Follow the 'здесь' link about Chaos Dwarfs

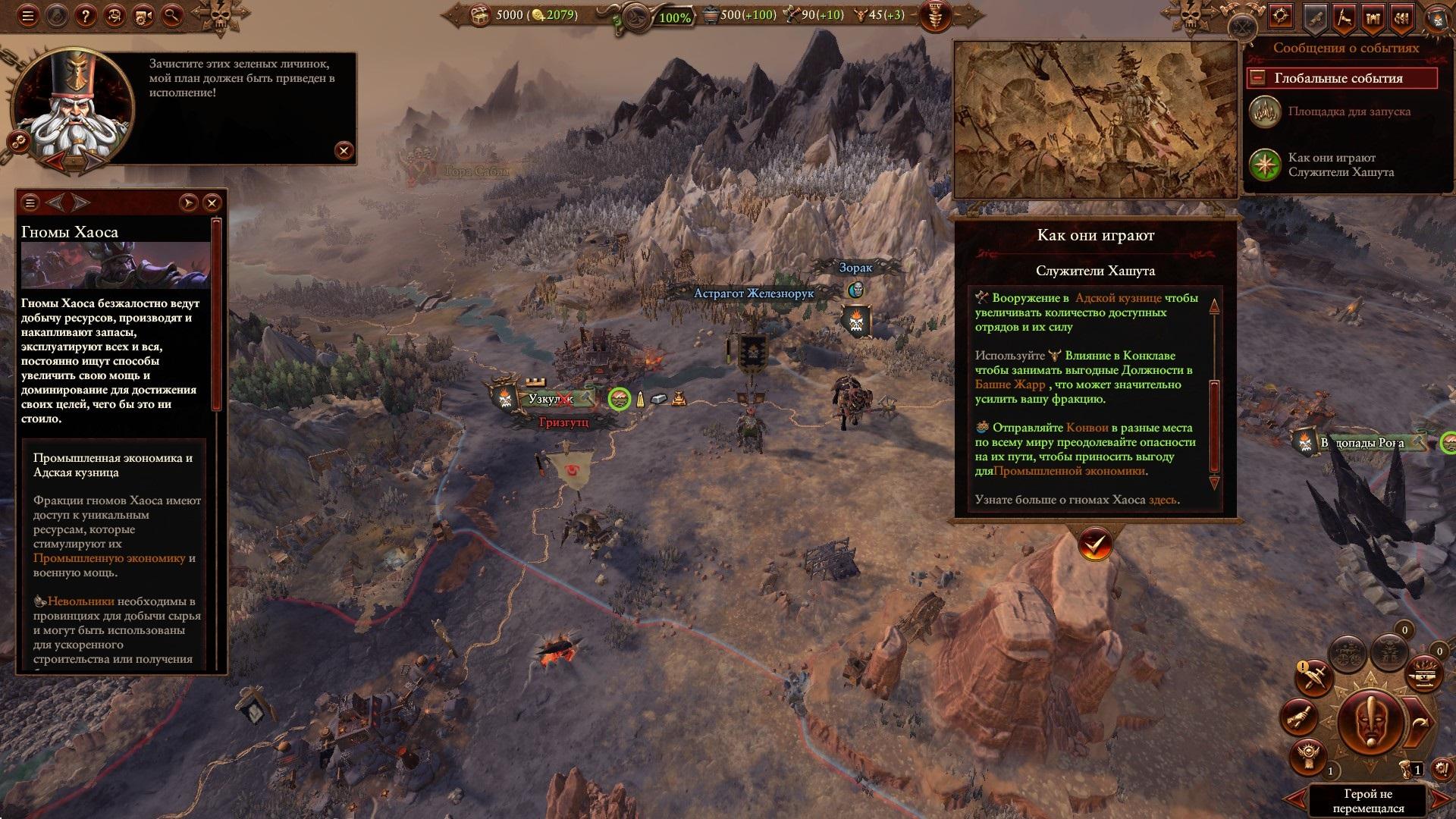pyautogui.click(x=1163, y=500)
